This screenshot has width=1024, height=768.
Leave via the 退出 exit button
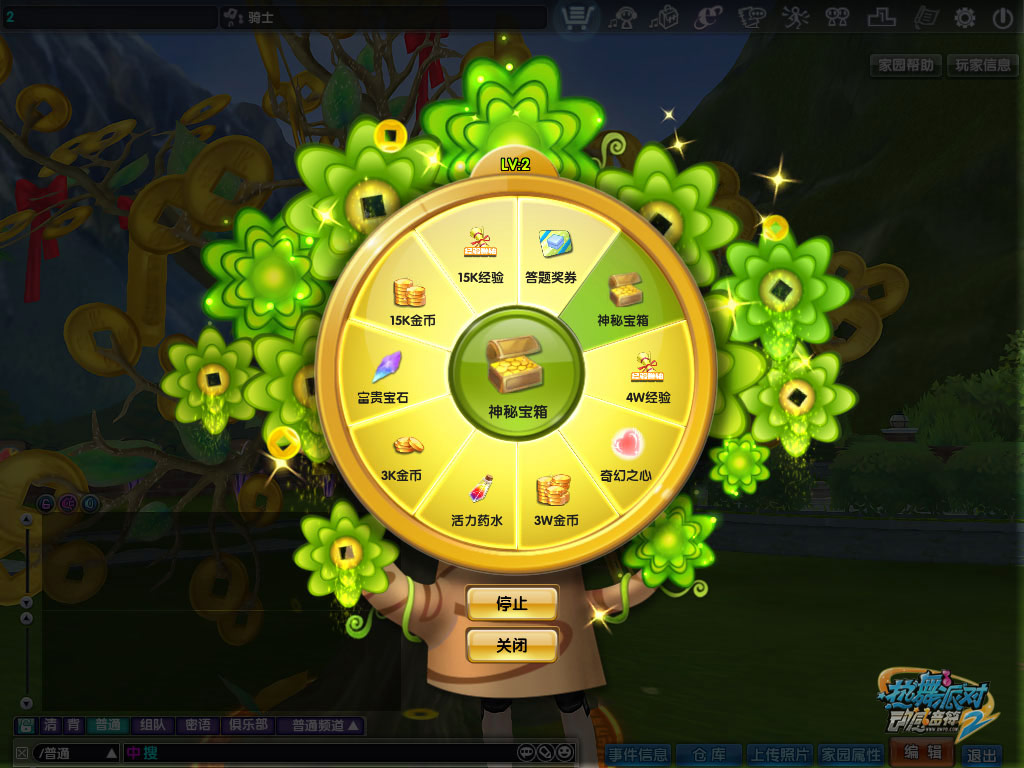pos(982,755)
